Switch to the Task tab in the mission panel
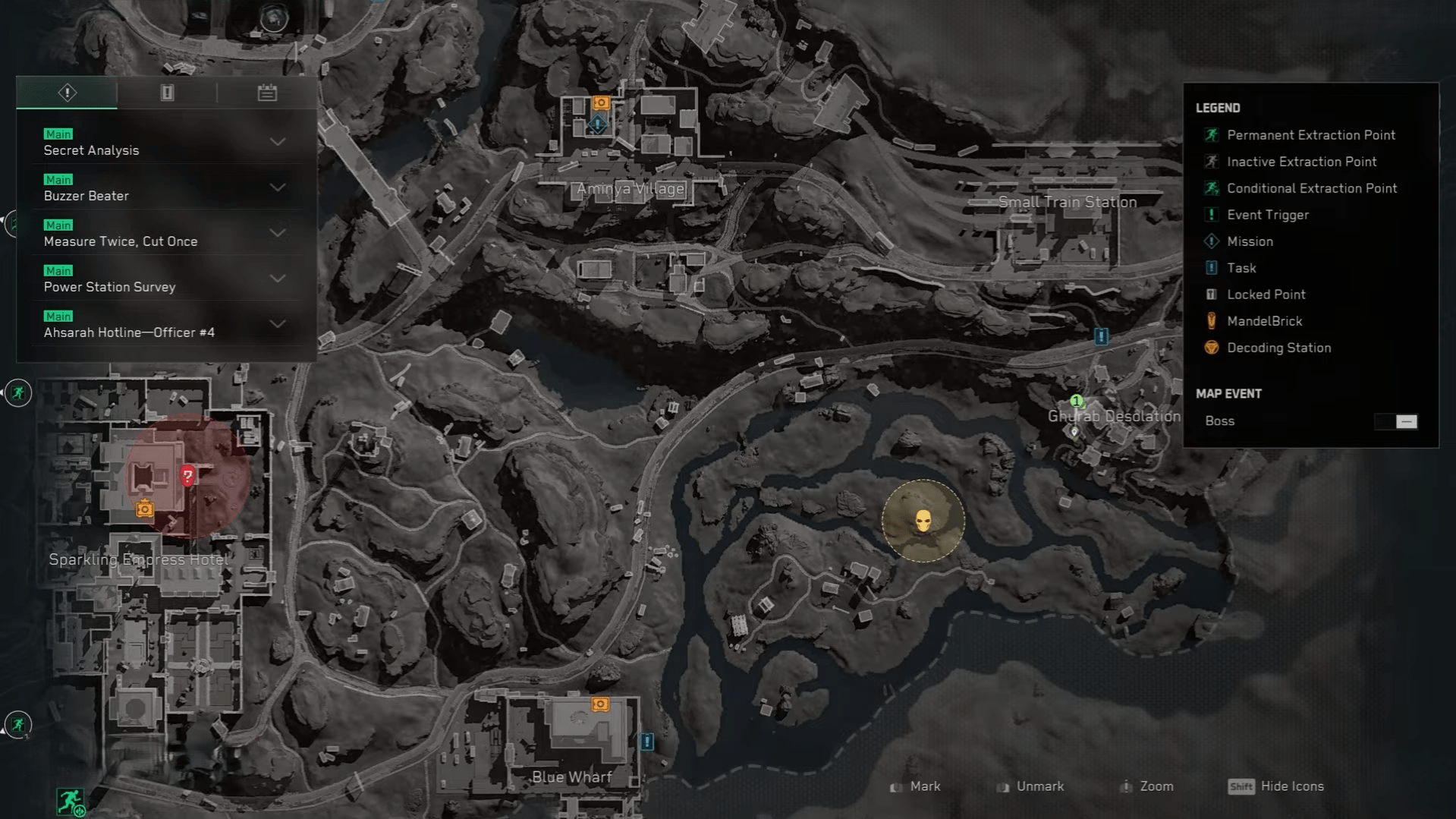This screenshot has width=1456, height=819. pyautogui.click(x=166, y=92)
